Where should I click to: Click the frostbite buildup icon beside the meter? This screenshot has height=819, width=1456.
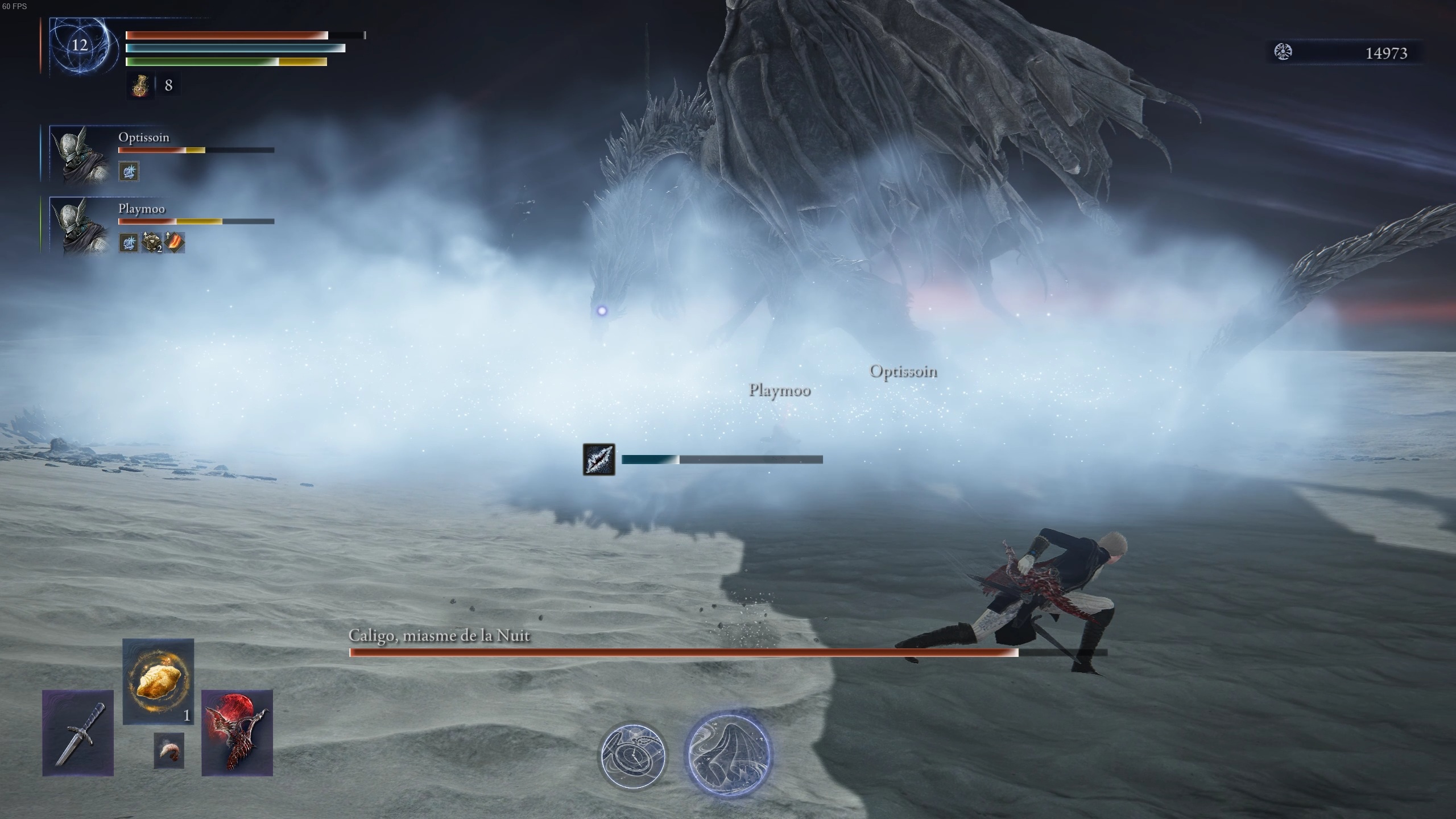pyautogui.click(x=599, y=460)
